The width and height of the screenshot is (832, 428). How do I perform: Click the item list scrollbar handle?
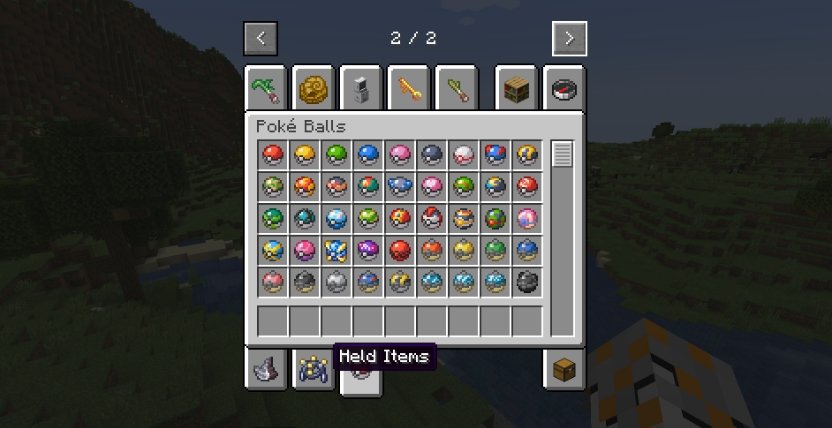[562, 155]
